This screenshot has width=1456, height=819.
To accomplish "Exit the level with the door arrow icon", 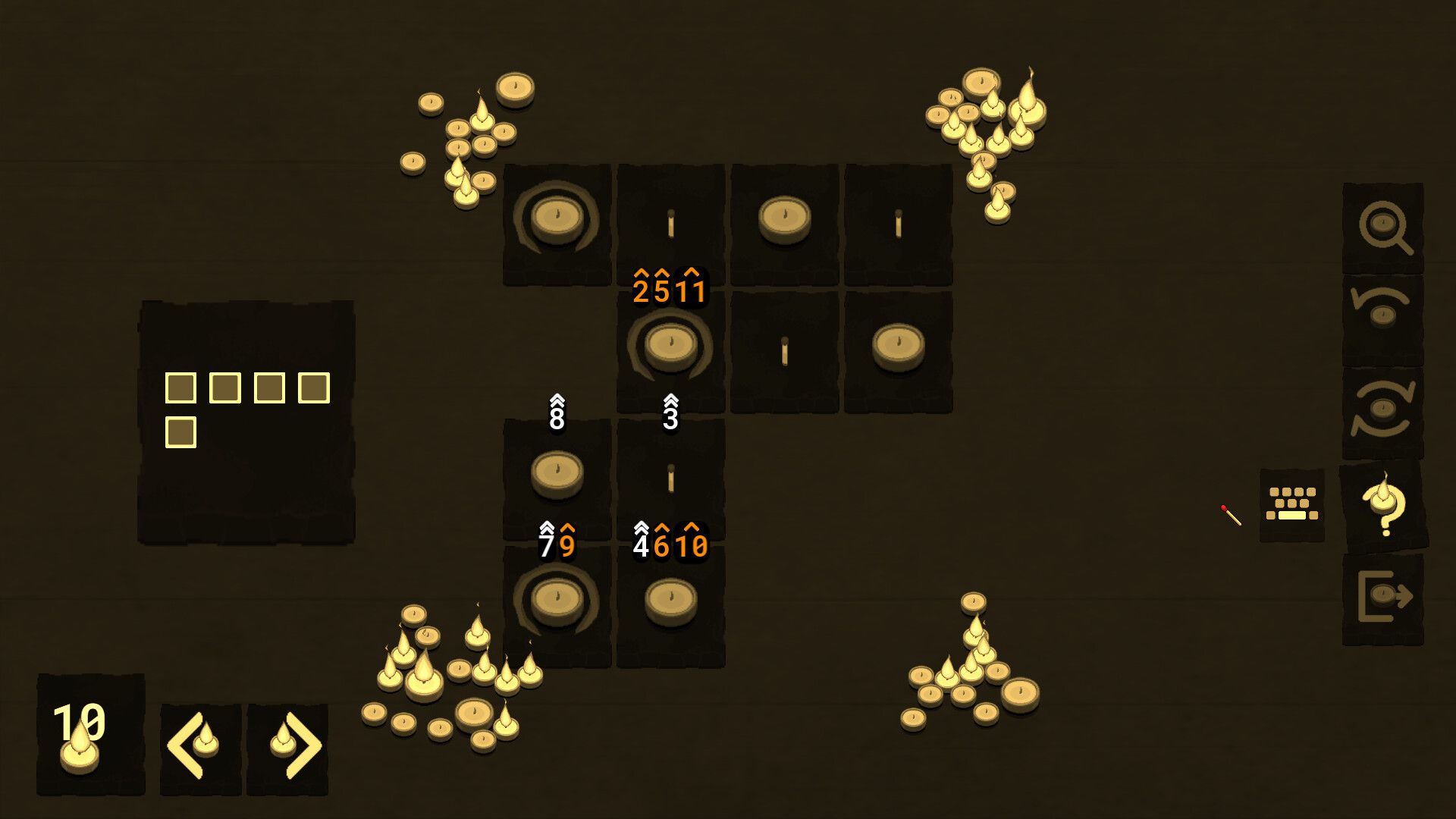I will (1382, 599).
